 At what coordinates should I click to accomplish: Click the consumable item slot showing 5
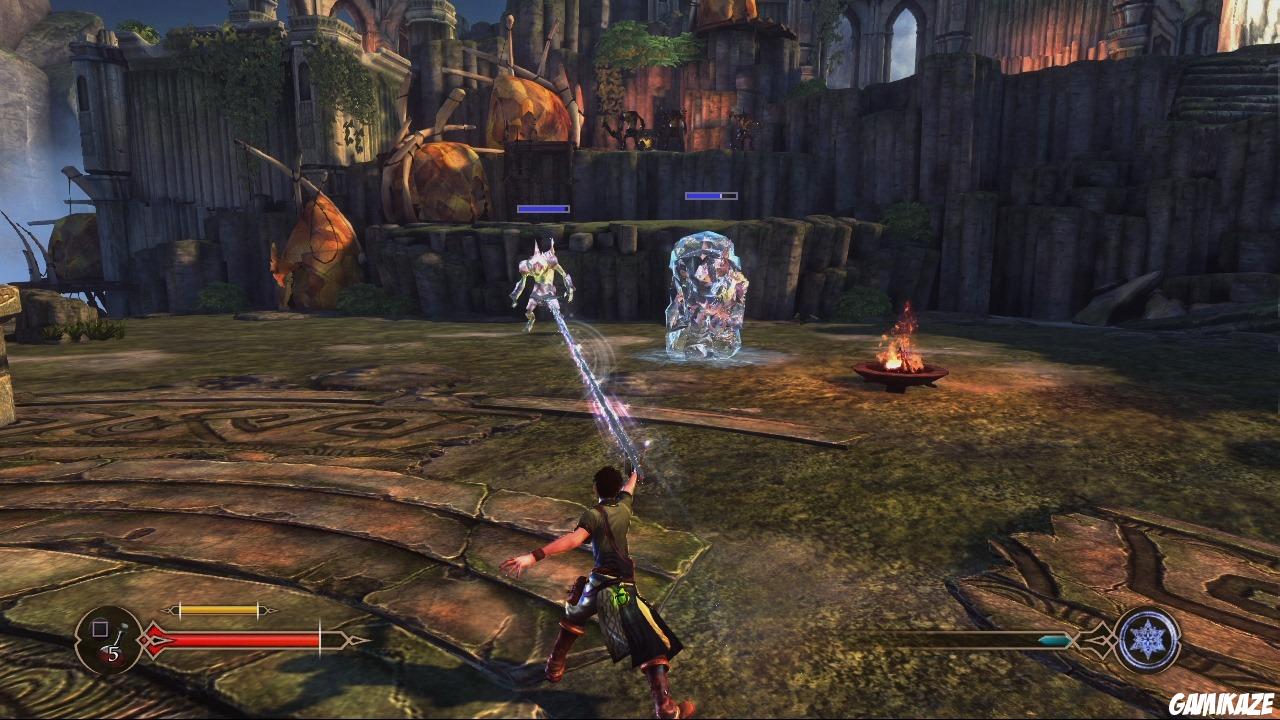(109, 640)
